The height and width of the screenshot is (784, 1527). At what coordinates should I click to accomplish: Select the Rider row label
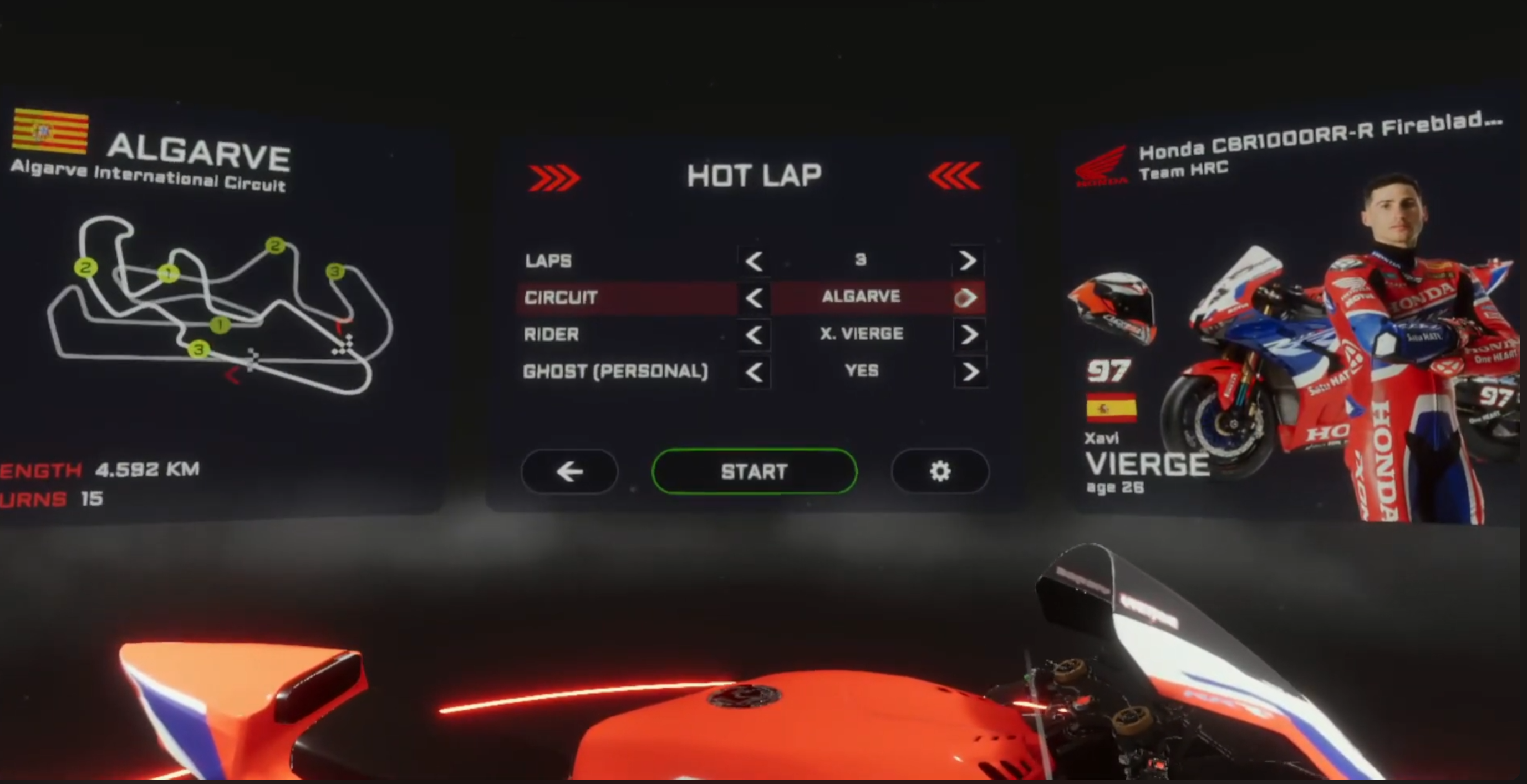[551, 334]
